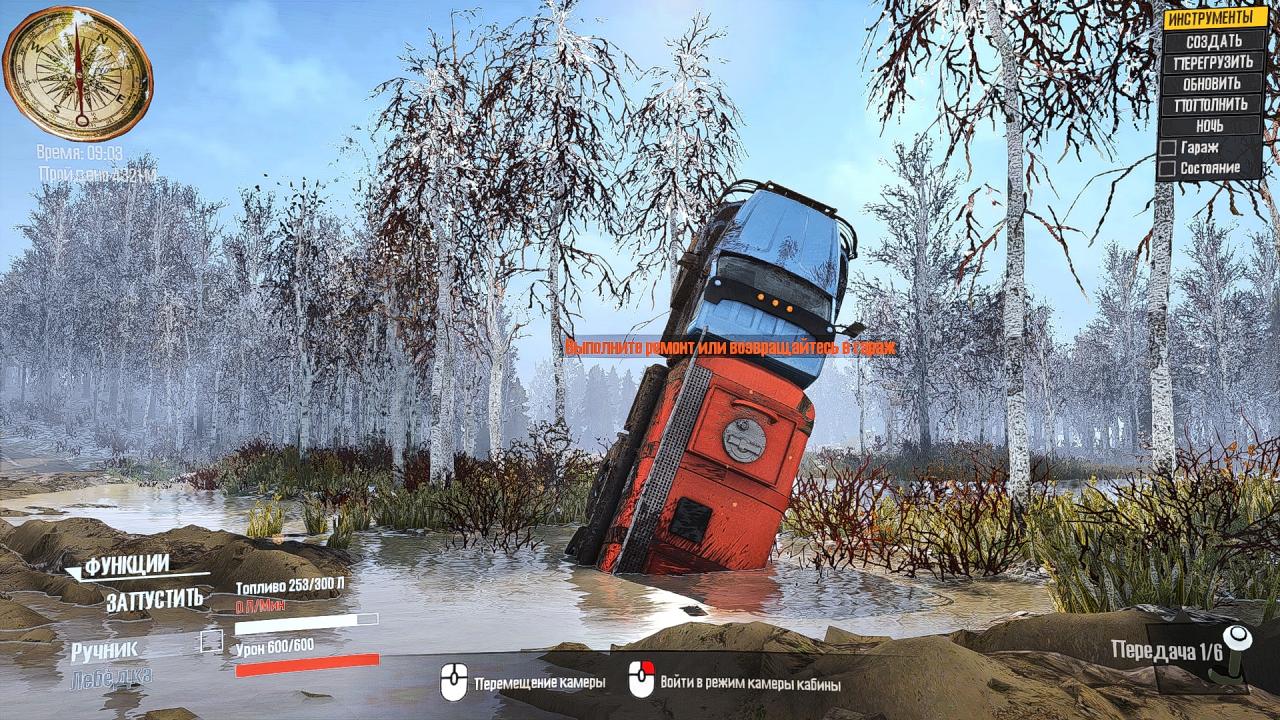Activate the Обновить button
The image size is (1280, 720).
point(1213,83)
